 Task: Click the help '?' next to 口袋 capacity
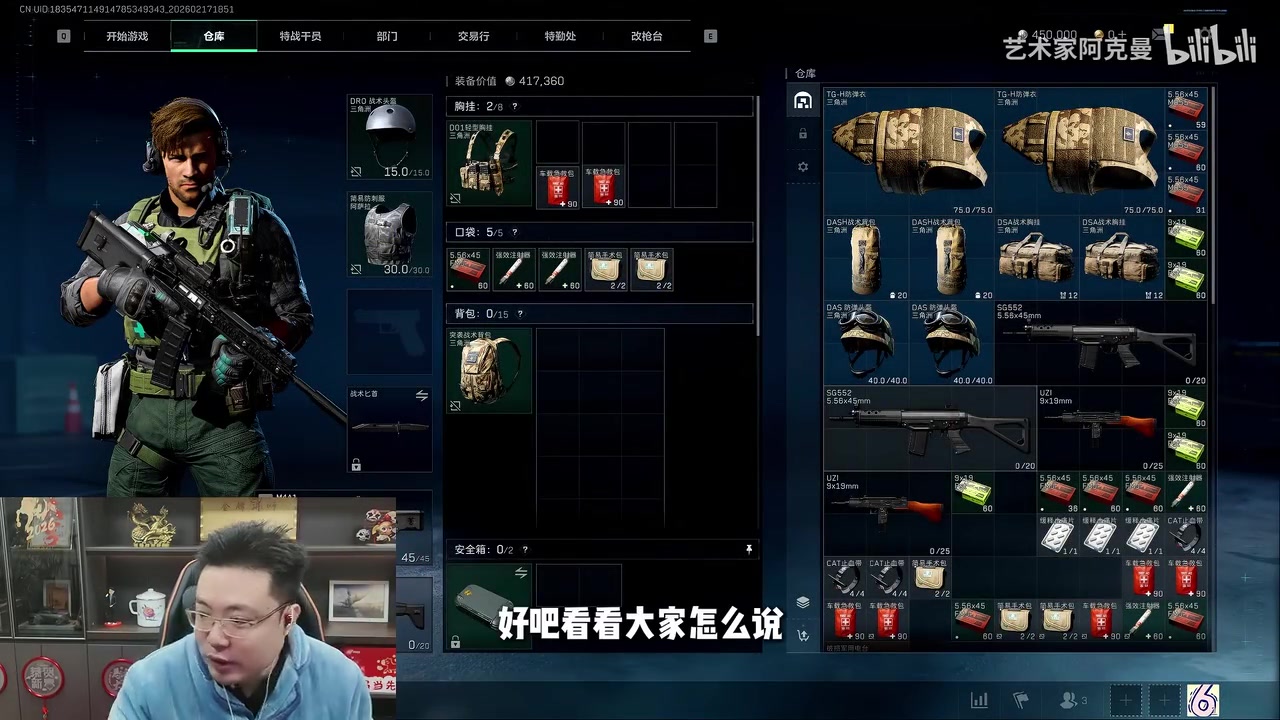click(x=516, y=231)
